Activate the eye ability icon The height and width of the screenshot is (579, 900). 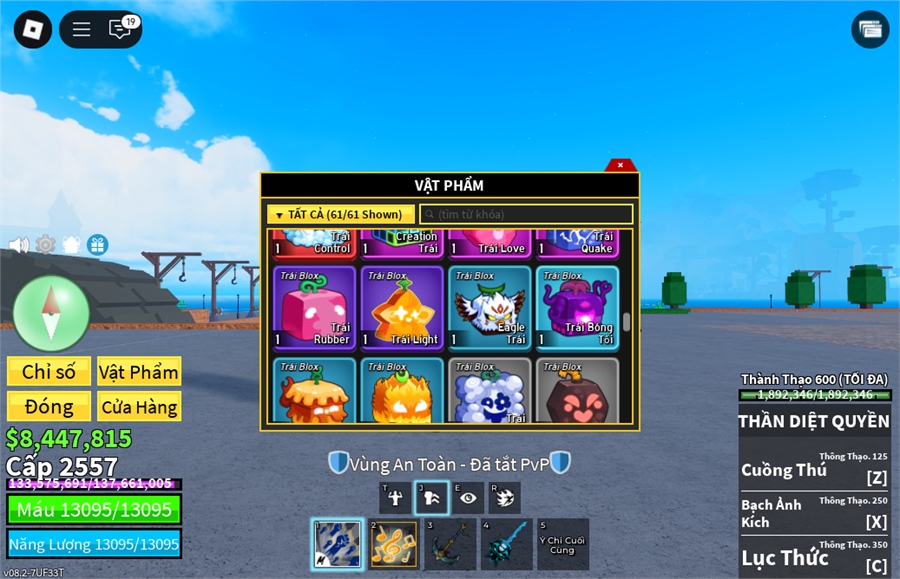[468, 498]
